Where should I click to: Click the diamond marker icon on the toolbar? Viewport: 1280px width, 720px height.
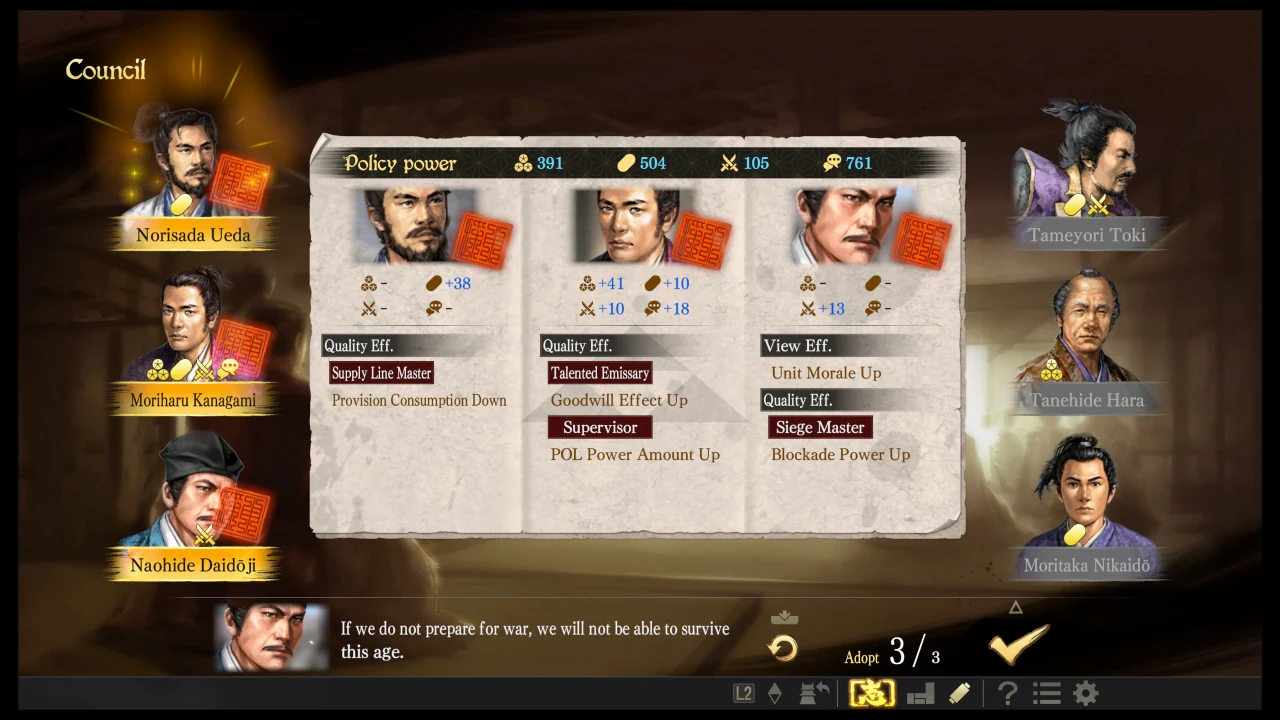click(x=775, y=692)
